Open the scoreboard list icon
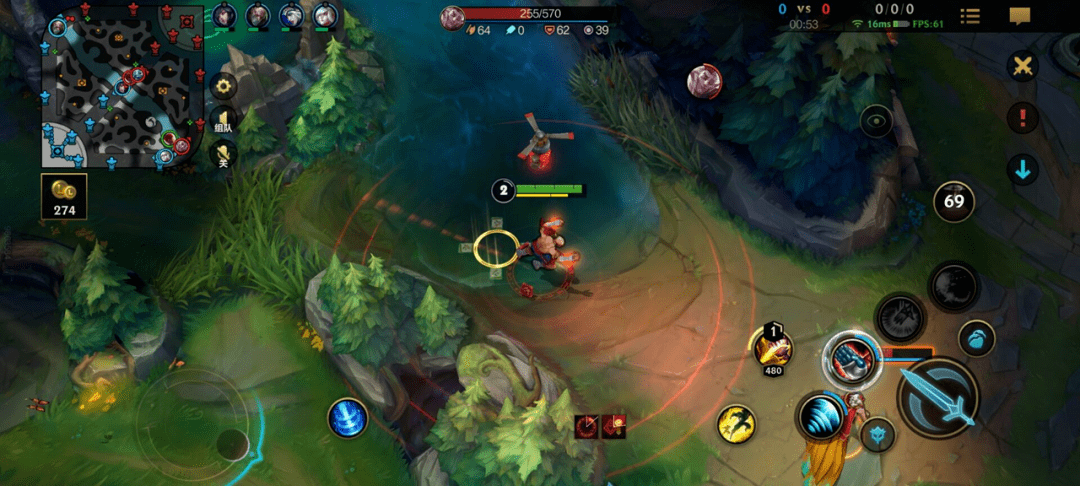 click(x=970, y=16)
